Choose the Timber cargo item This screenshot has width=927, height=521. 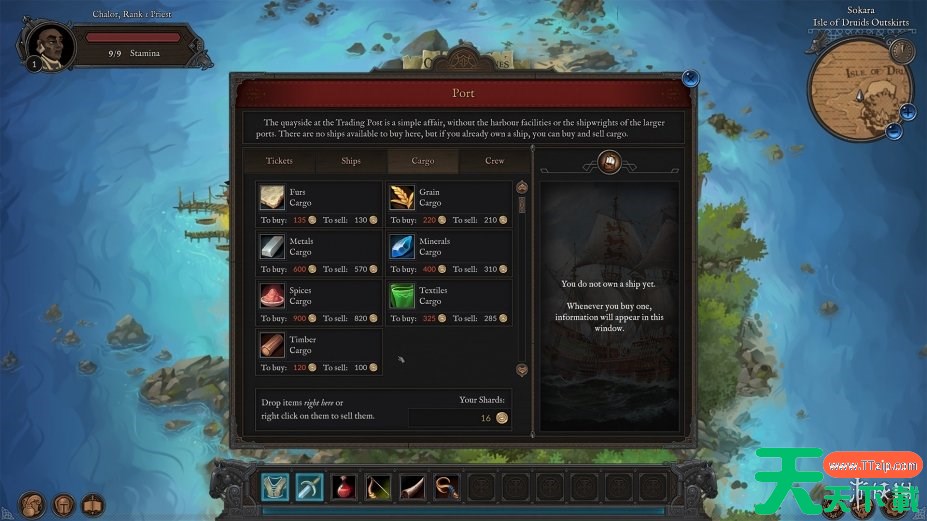(319, 352)
